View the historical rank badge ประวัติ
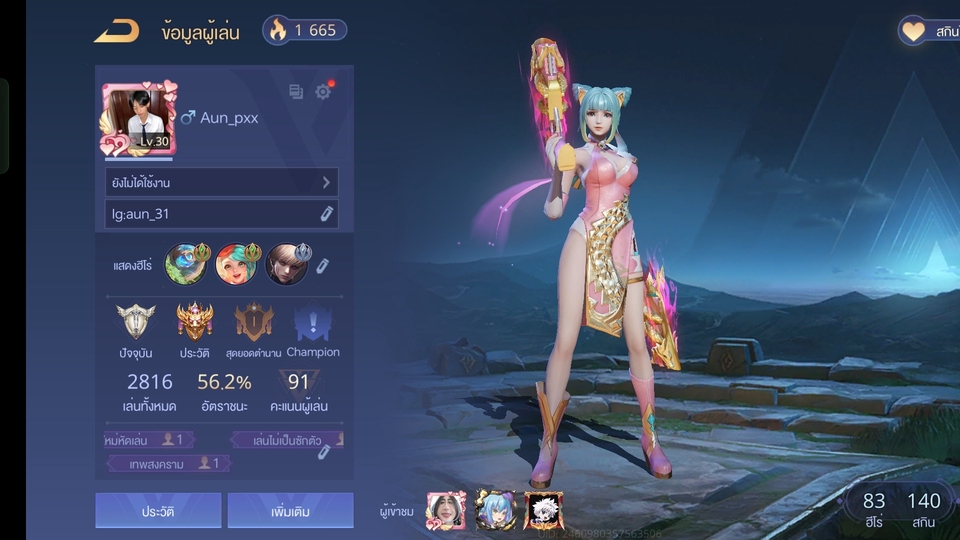960x540 pixels. click(x=194, y=323)
